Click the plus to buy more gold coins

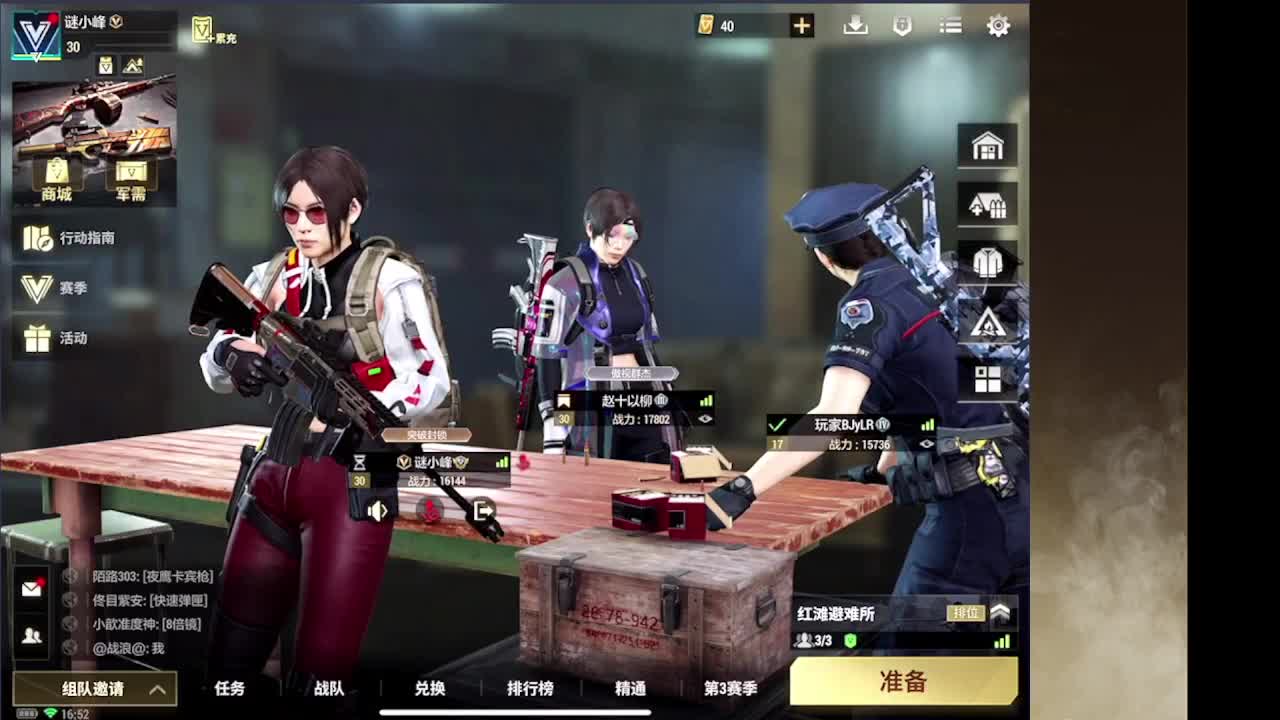point(799,26)
